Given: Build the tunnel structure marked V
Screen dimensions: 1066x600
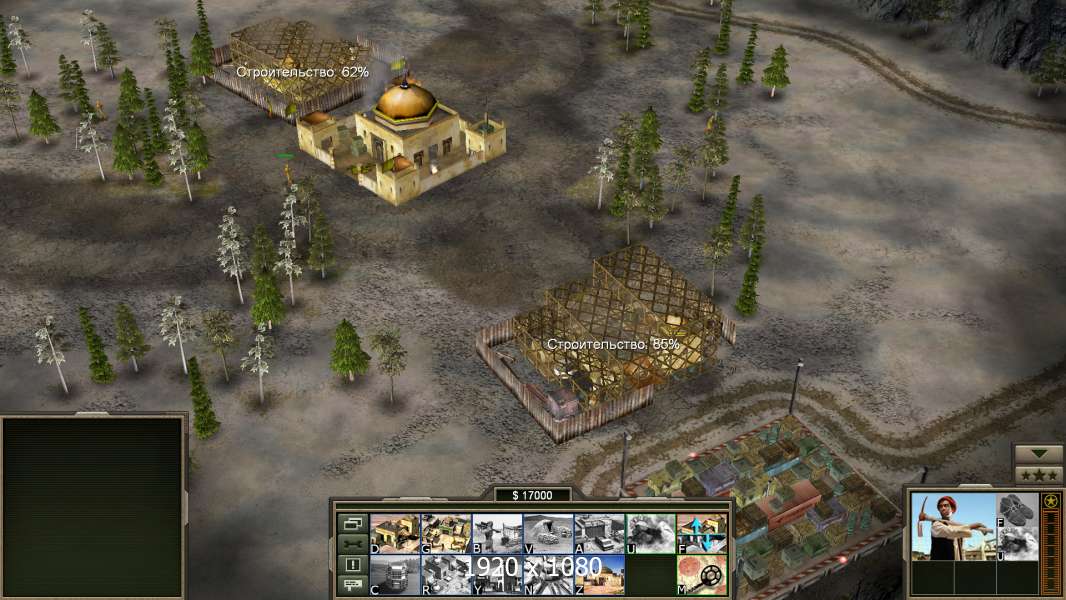Looking at the screenshot, I should point(548,534).
